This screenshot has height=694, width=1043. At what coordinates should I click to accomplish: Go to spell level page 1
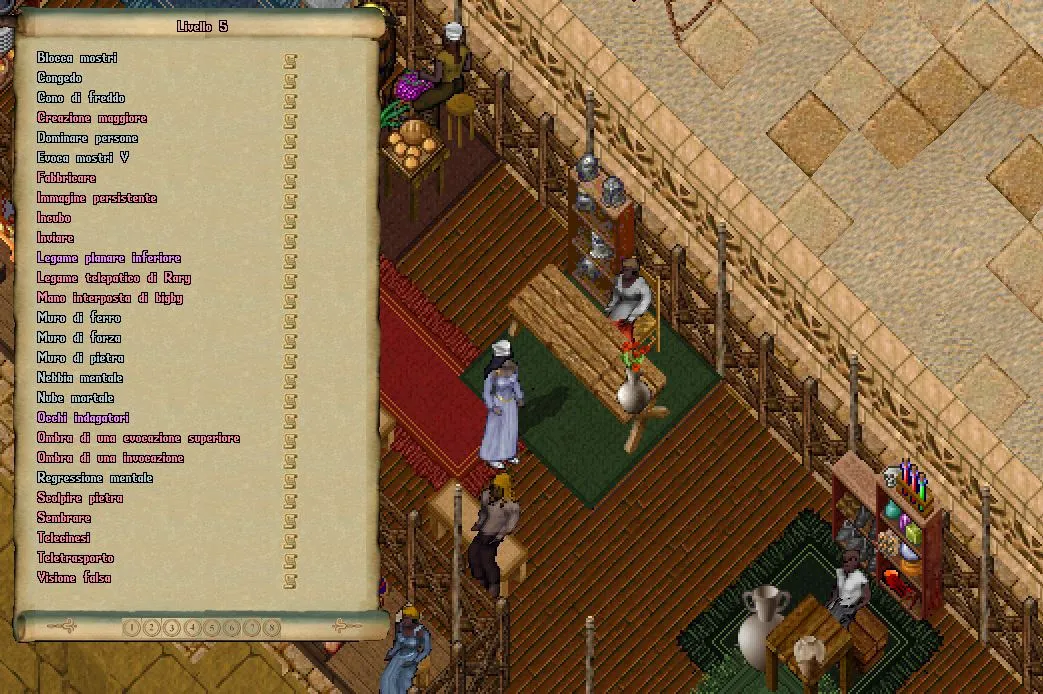[x=131, y=628]
